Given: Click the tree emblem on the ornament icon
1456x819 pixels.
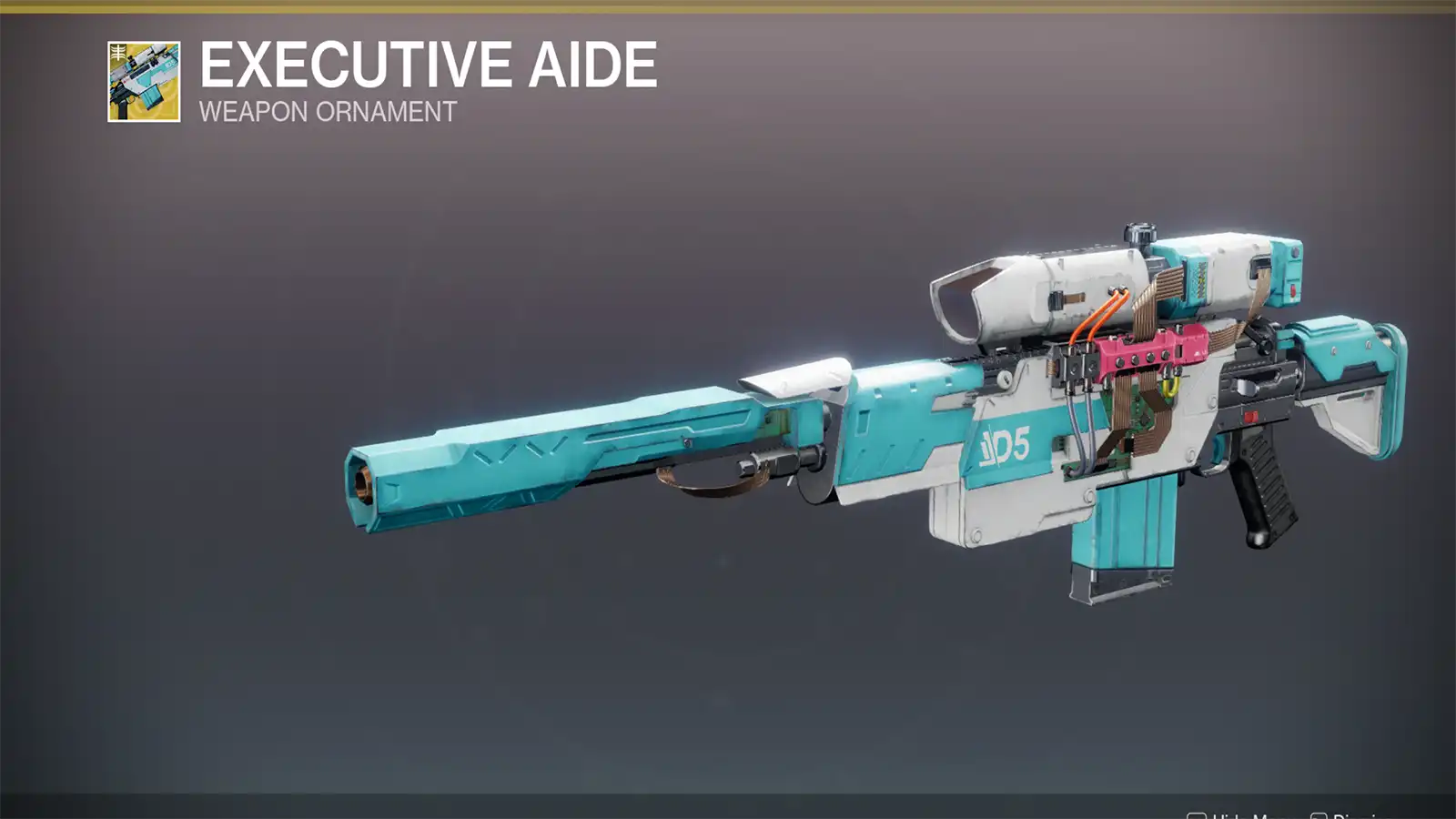Looking at the screenshot, I should point(119,51).
